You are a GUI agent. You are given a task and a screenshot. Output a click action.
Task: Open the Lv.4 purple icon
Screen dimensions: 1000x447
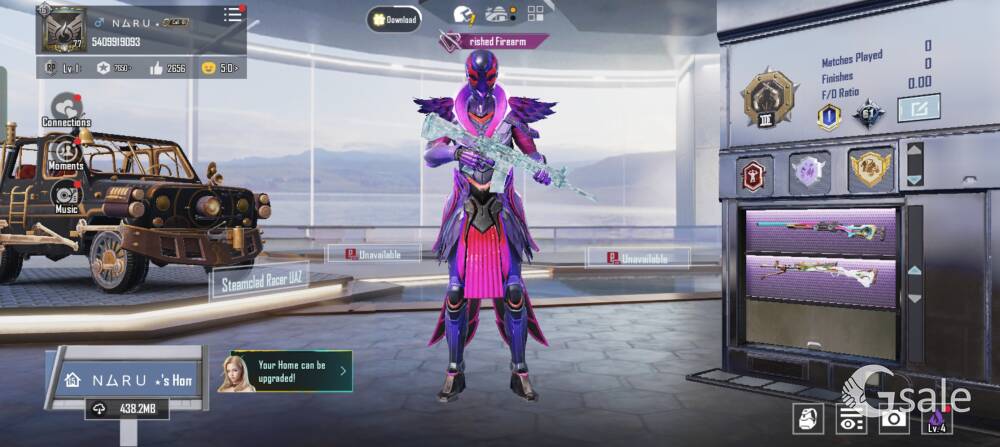[x=936, y=419]
